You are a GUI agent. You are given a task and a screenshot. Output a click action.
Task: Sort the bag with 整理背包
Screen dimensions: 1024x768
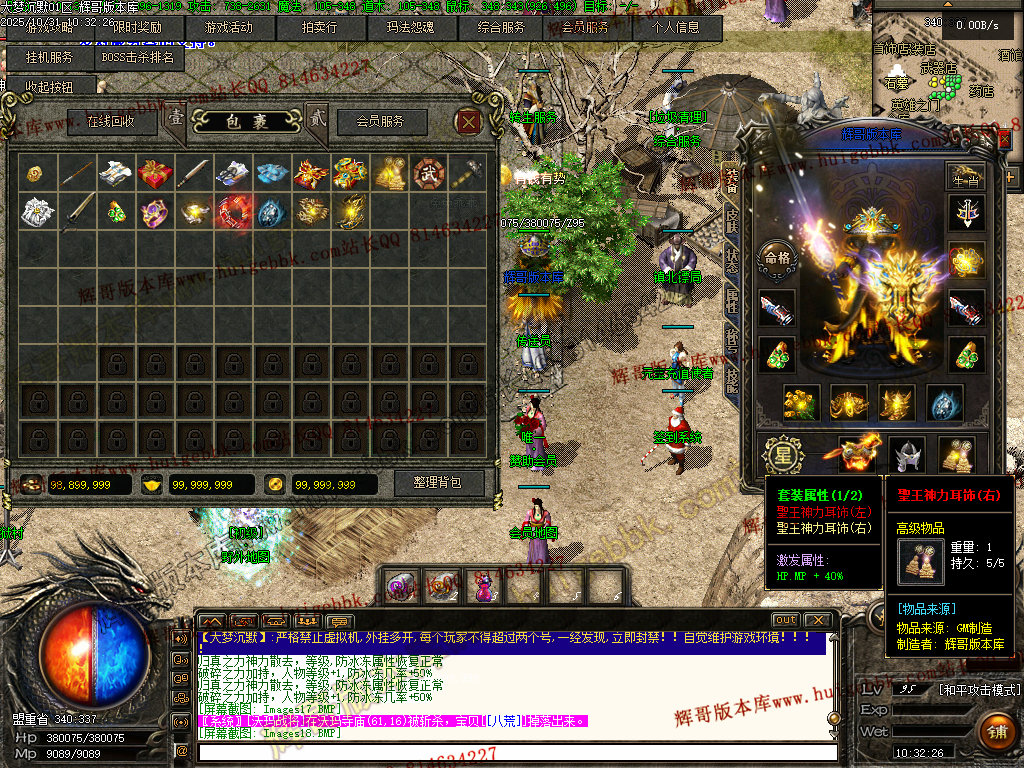pyautogui.click(x=437, y=483)
